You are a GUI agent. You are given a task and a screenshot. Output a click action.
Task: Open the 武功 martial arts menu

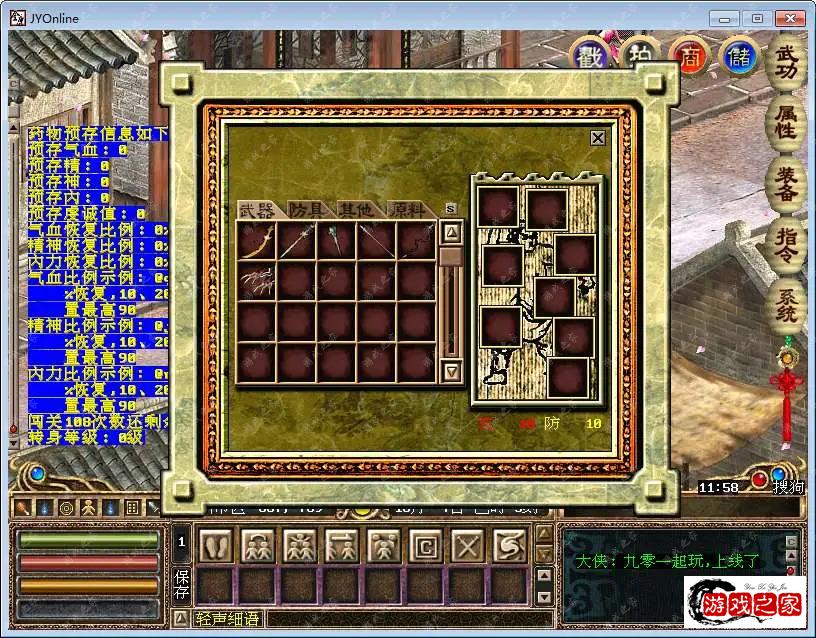pyautogui.click(x=787, y=63)
